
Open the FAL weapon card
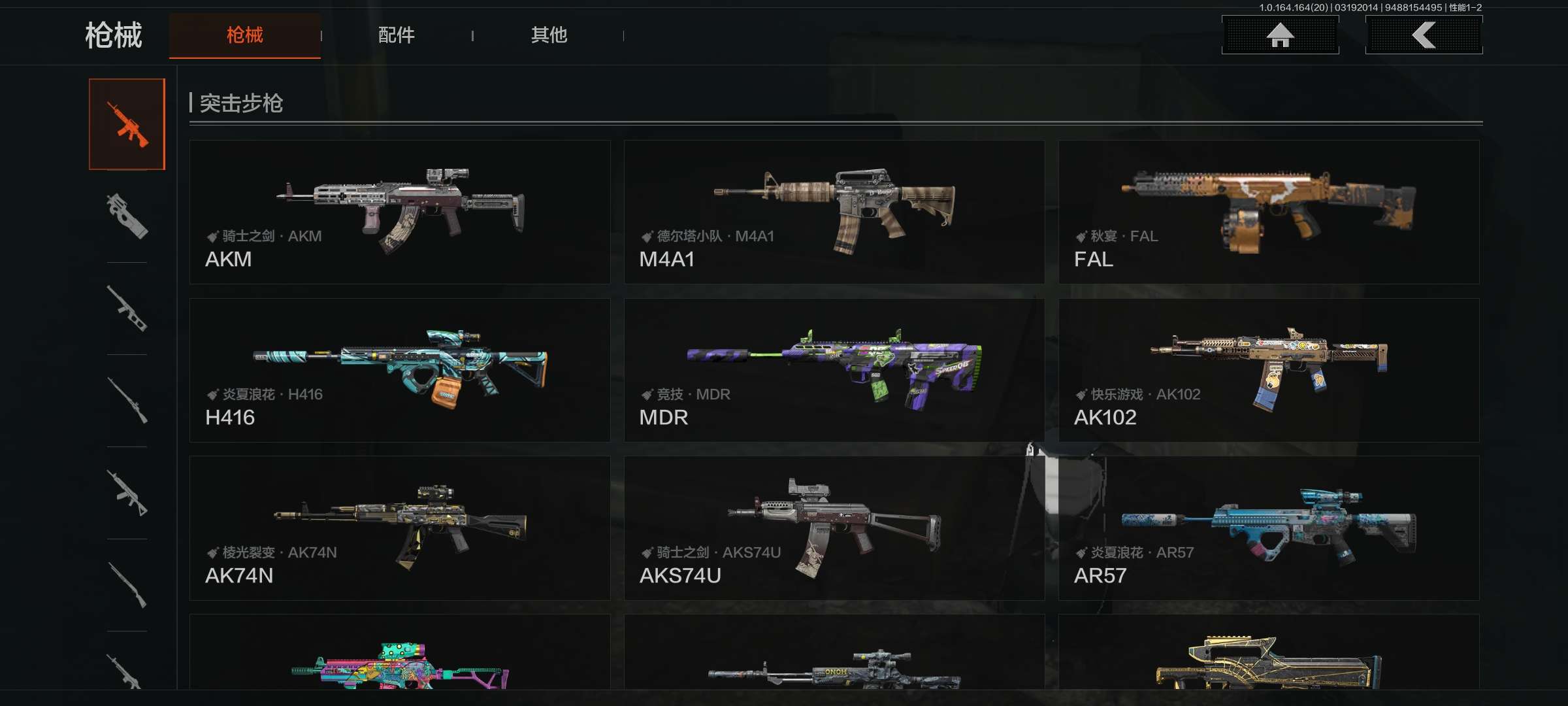[x=1269, y=212]
